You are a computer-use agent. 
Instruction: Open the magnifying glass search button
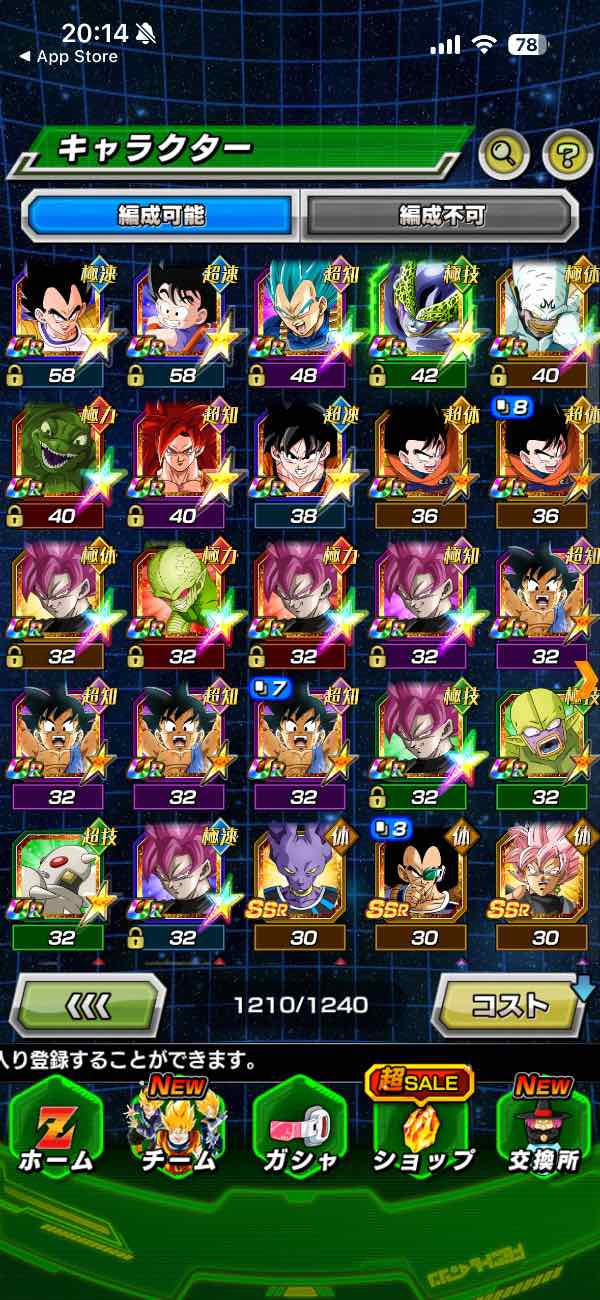tap(504, 153)
